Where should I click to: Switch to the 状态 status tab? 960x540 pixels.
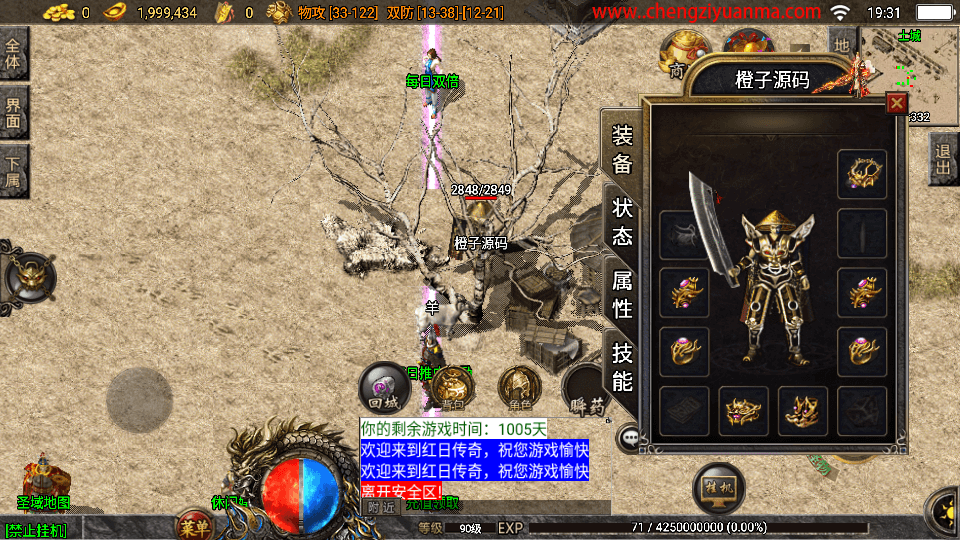(622, 222)
